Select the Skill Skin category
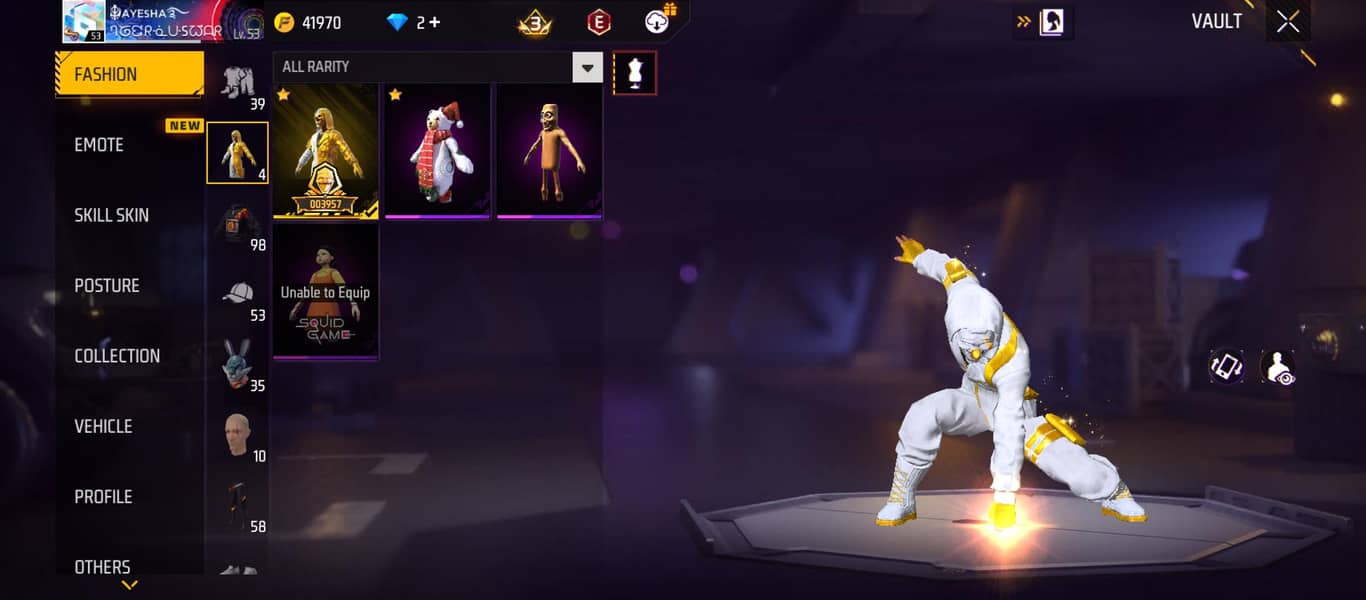The image size is (1366, 600). coord(111,215)
